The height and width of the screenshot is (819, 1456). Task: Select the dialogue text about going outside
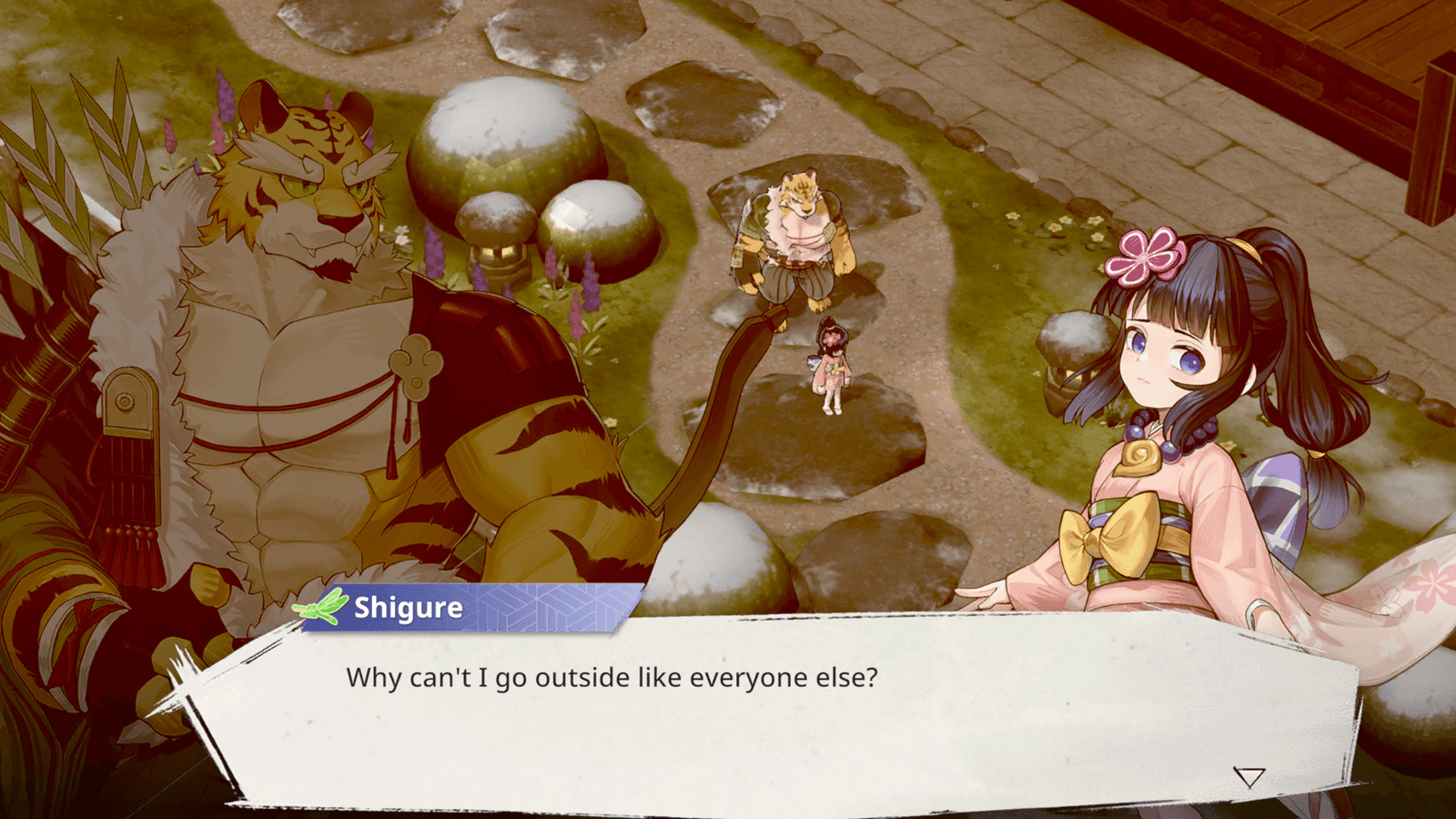pyautogui.click(x=610, y=676)
